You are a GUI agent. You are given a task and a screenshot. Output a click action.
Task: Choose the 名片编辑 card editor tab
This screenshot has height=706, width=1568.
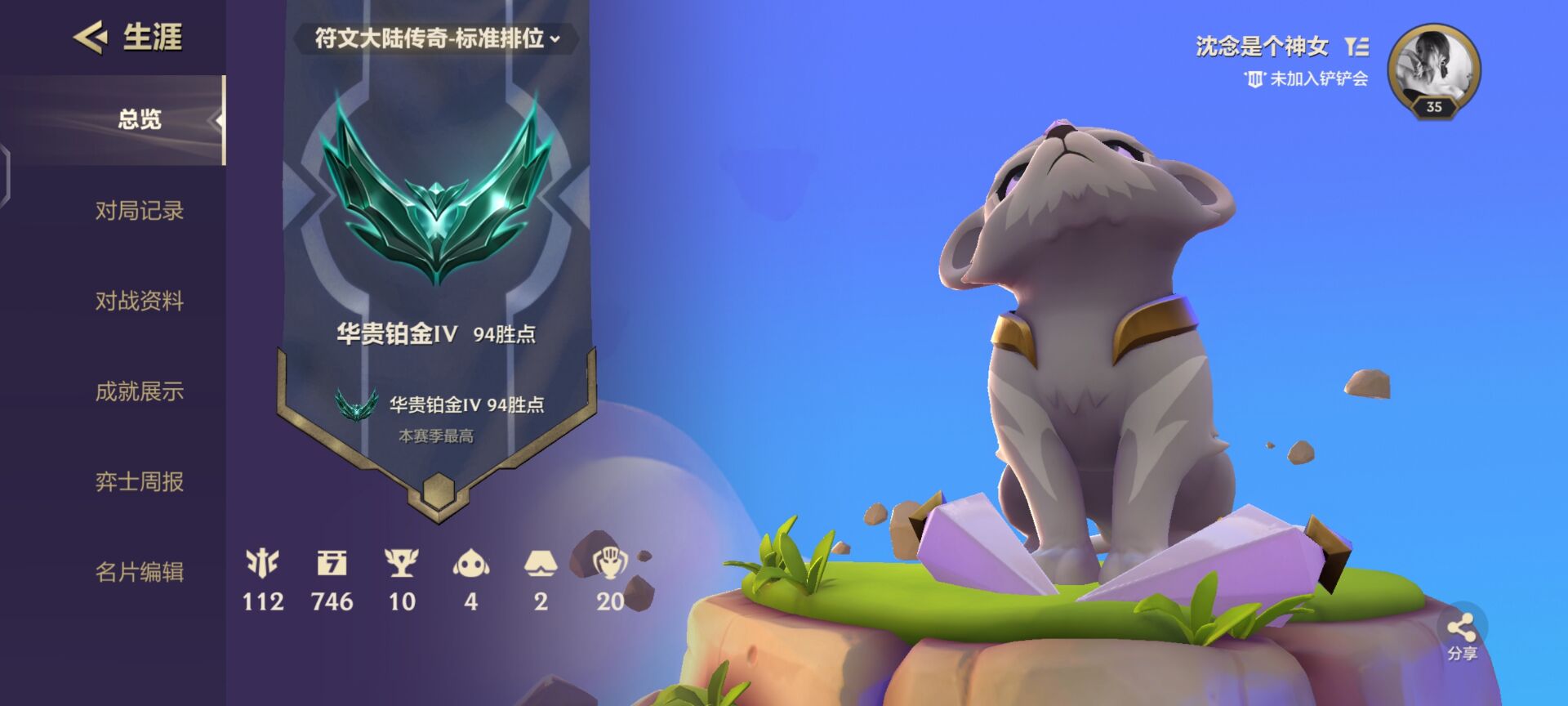pyautogui.click(x=139, y=572)
